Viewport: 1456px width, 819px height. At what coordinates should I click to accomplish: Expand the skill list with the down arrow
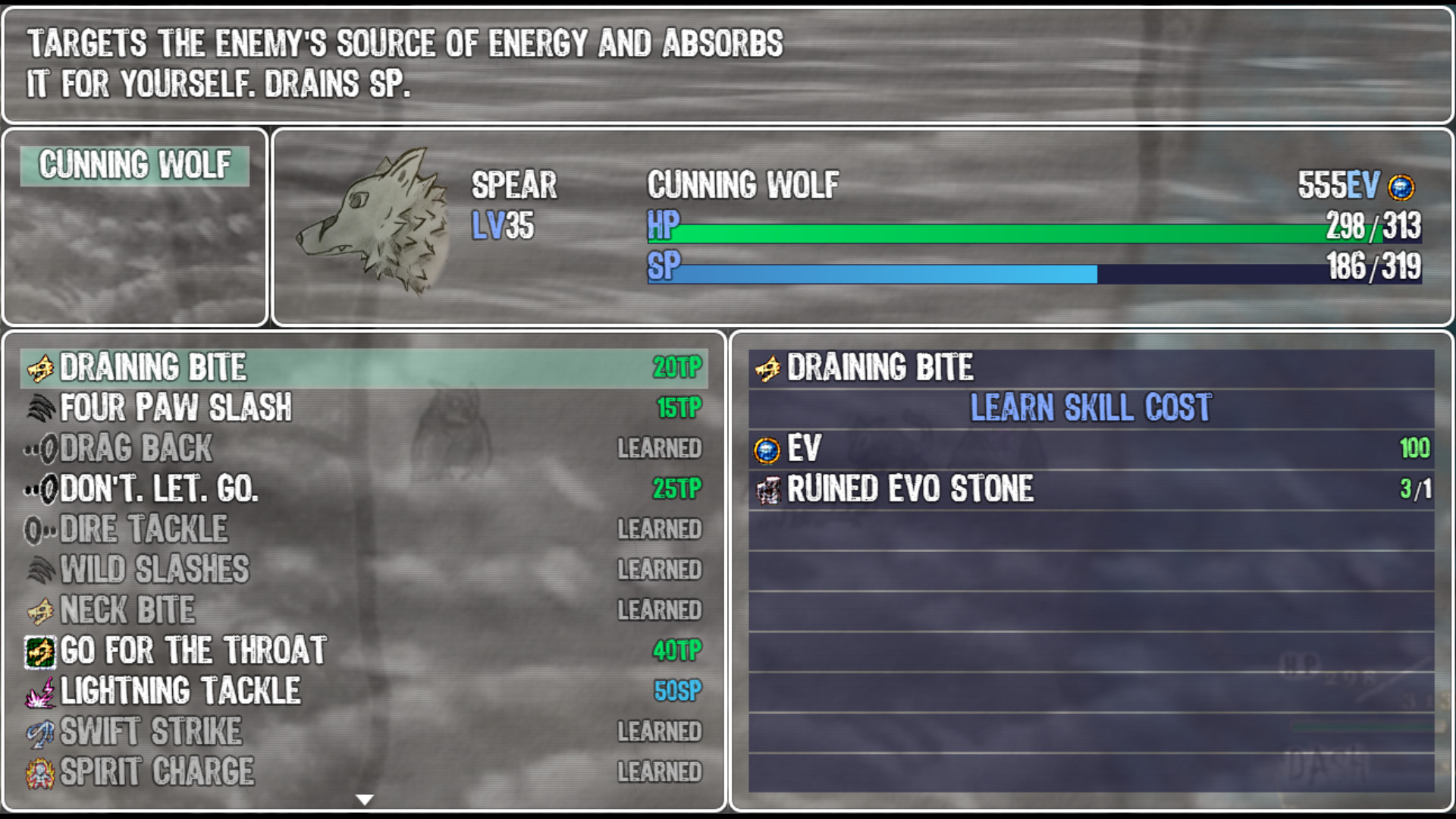click(366, 799)
